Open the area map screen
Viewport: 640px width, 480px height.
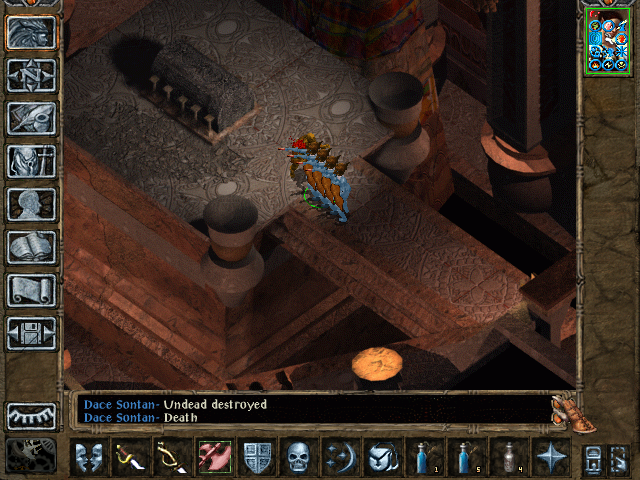pyautogui.click(x=32, y=76)
